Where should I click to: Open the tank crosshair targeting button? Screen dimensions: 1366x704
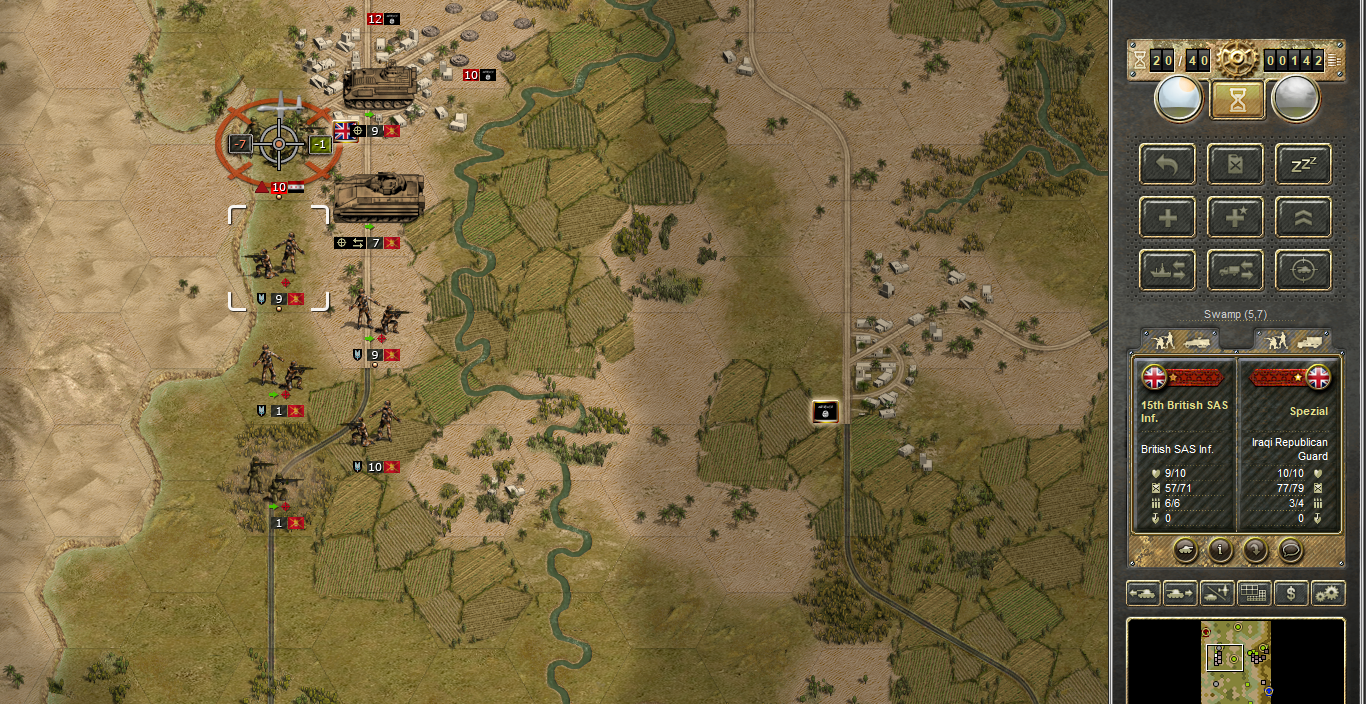[x=1303, y=270]
